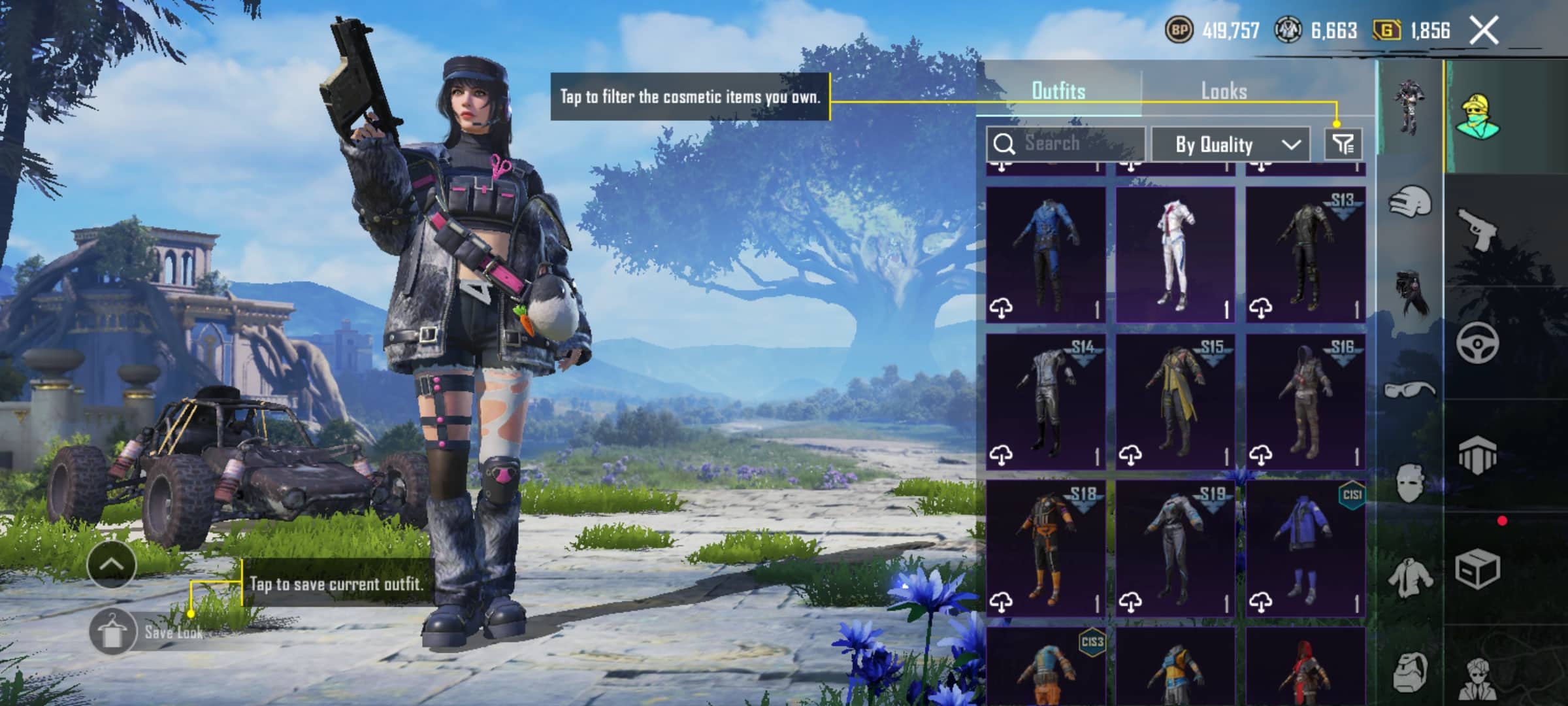The width and height of the screenshot is (1568, 706).
Task: Expand the up-arrow circle button
Action: [x=111, y=565]
